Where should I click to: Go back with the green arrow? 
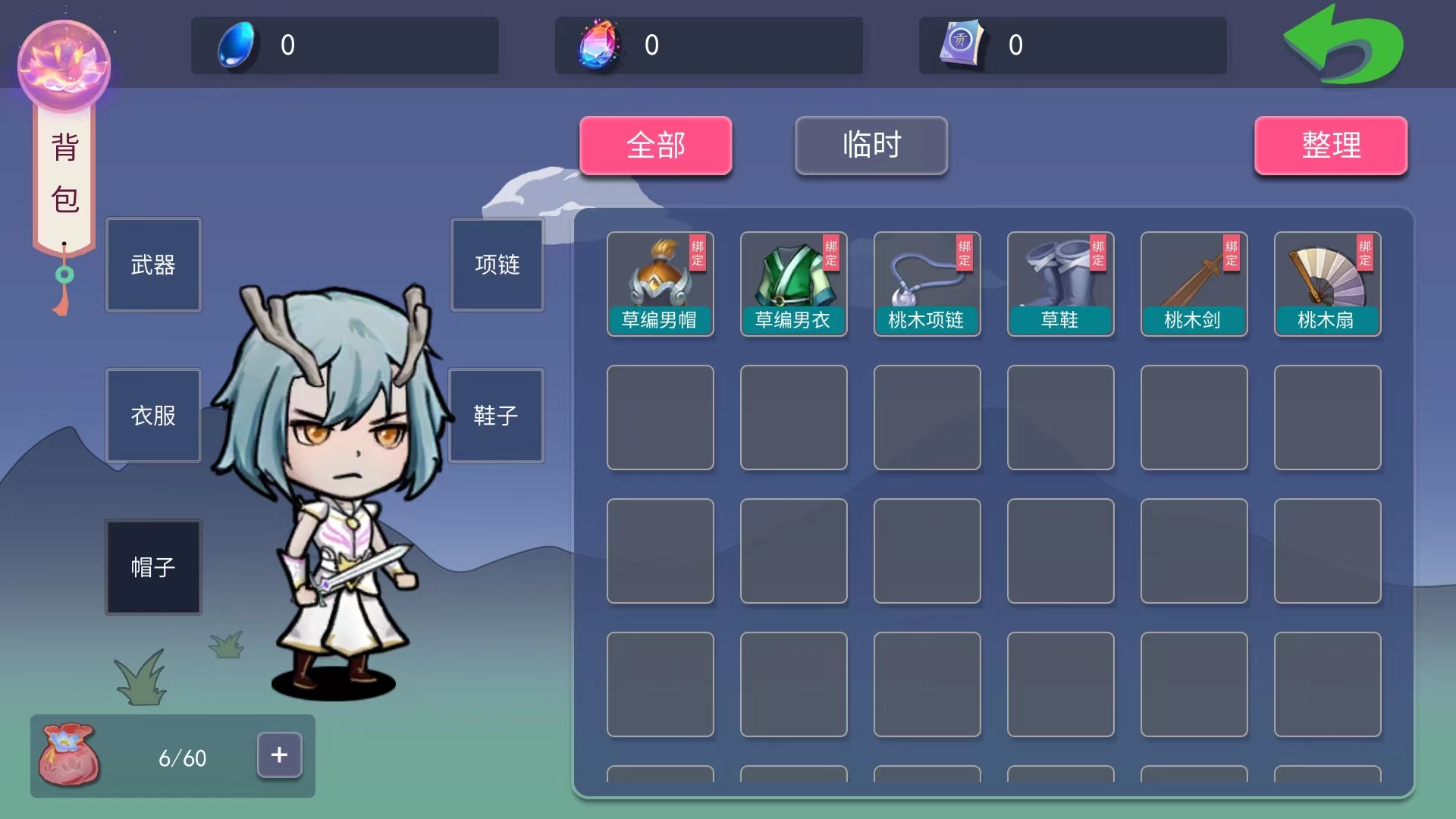pyautogui.click(x=1343, y=45)
